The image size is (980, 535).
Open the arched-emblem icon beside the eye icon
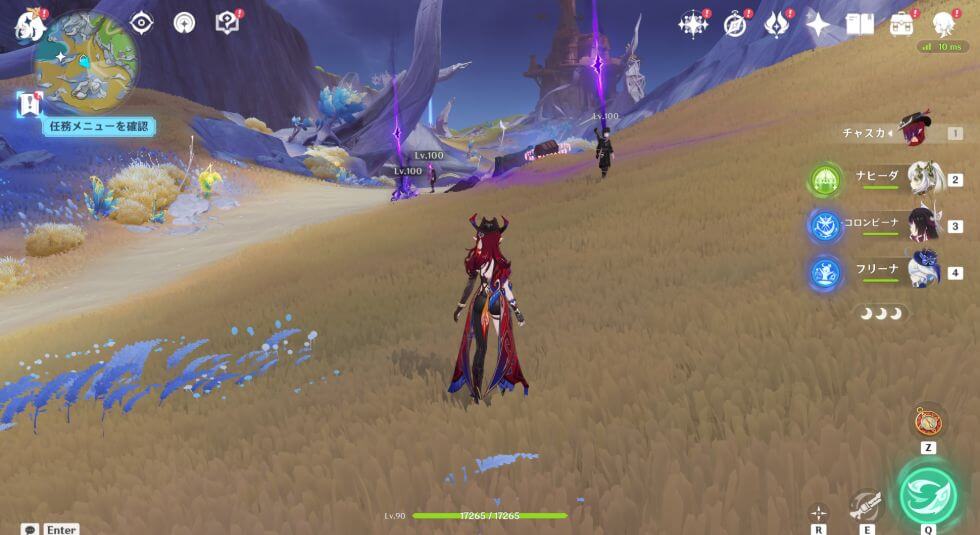point(184,23)
